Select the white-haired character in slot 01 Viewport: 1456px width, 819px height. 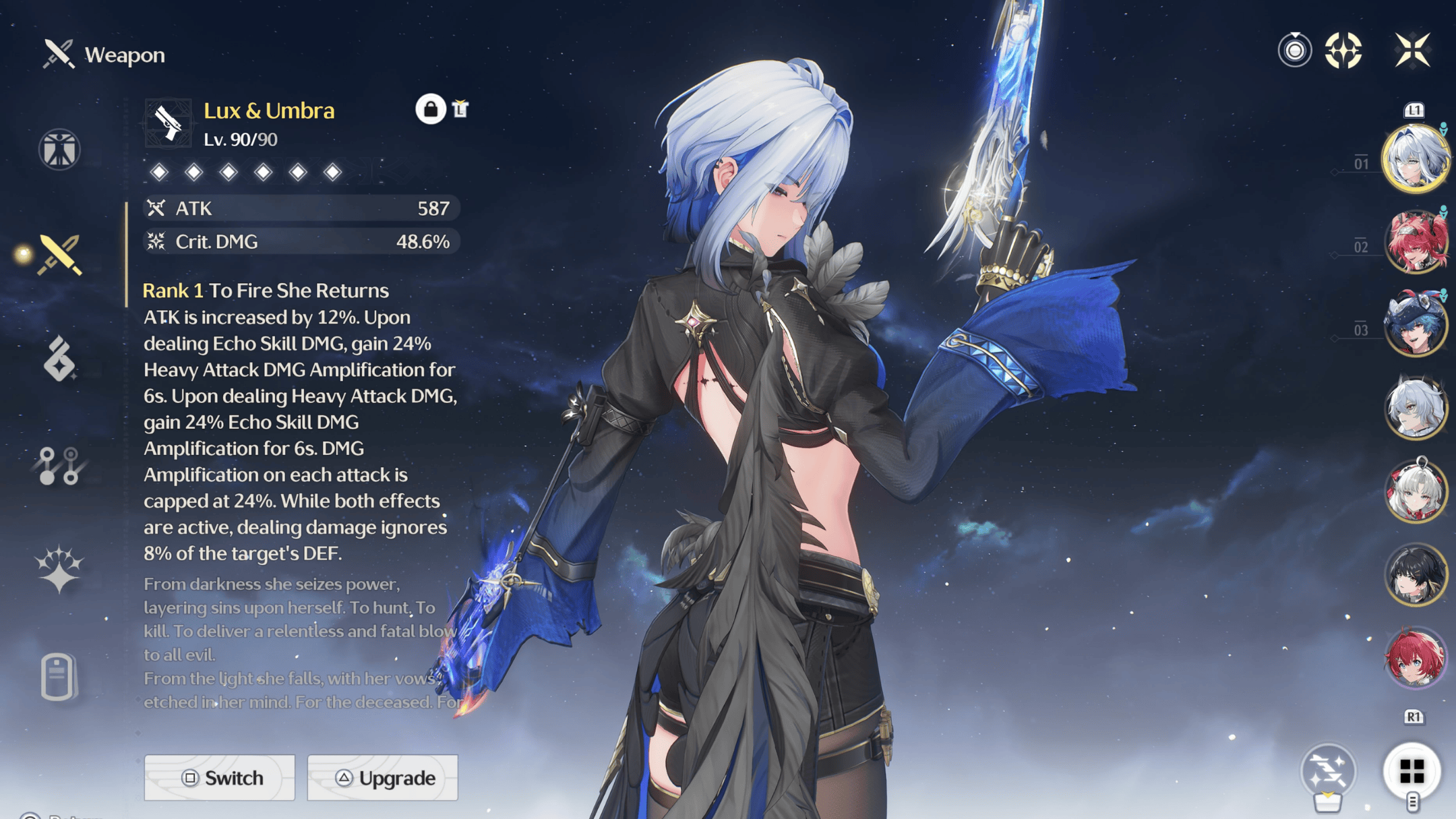pyautogui.click(x=1415, y=160)
